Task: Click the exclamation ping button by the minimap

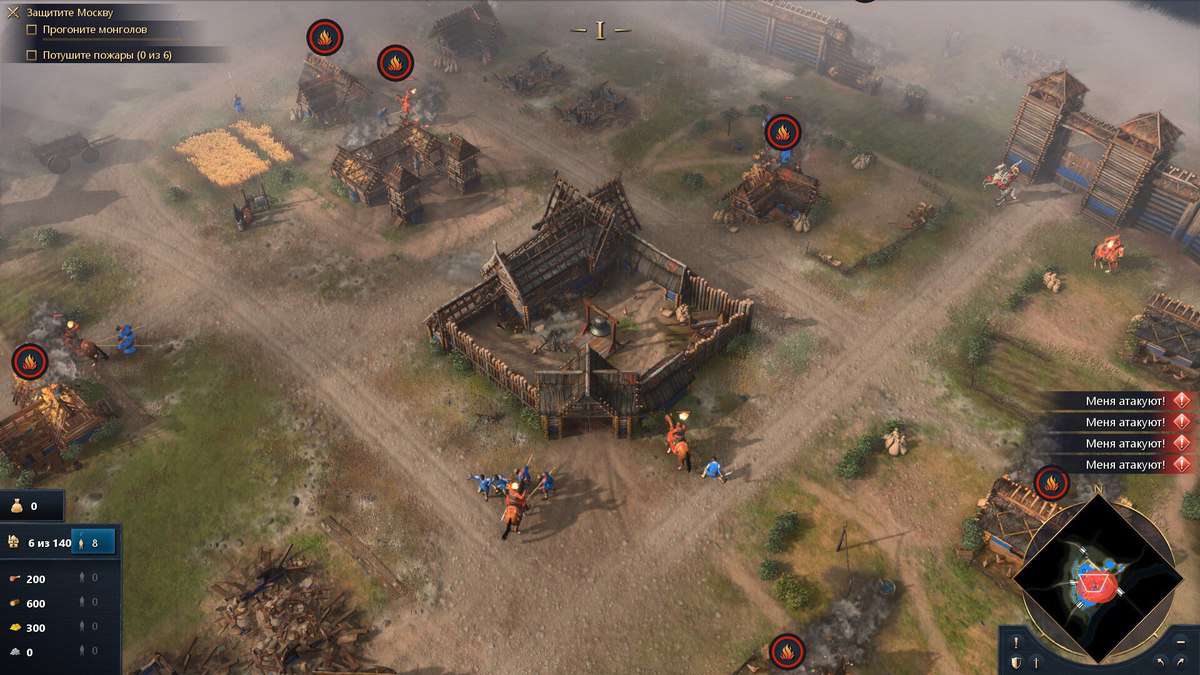Action: tap(1016, 642)
